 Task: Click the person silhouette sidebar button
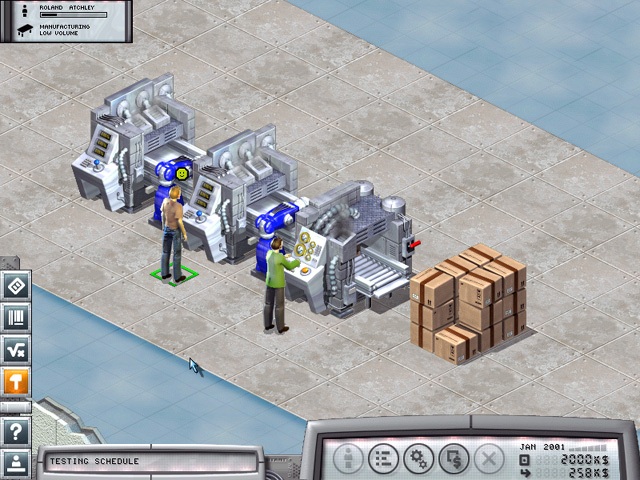(x=16, y=462)
